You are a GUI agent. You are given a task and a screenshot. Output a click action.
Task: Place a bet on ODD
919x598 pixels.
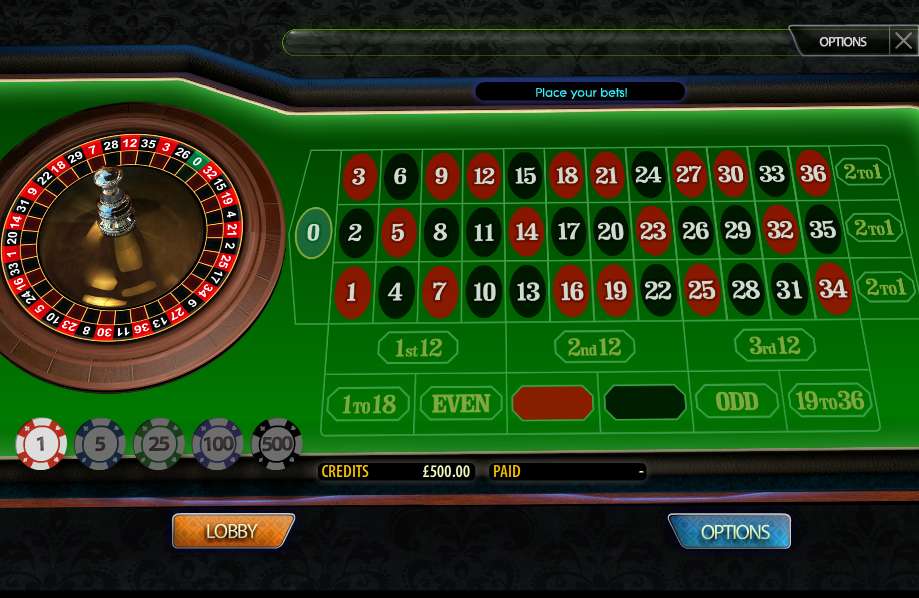click(737, 402)
